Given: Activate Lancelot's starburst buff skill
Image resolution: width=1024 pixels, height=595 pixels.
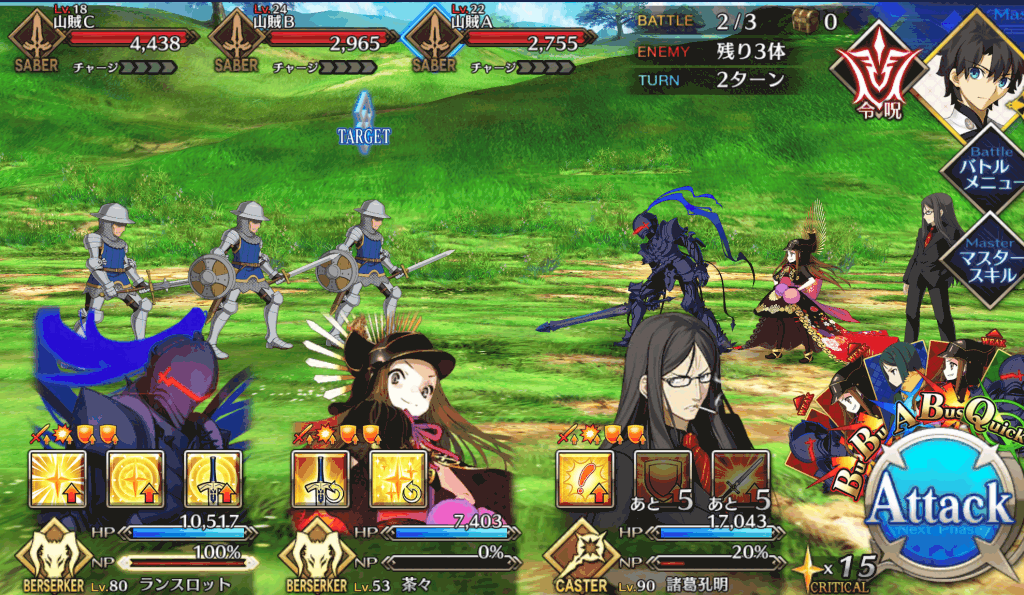Looking at the screenshot, I should [x=57, y=479].
